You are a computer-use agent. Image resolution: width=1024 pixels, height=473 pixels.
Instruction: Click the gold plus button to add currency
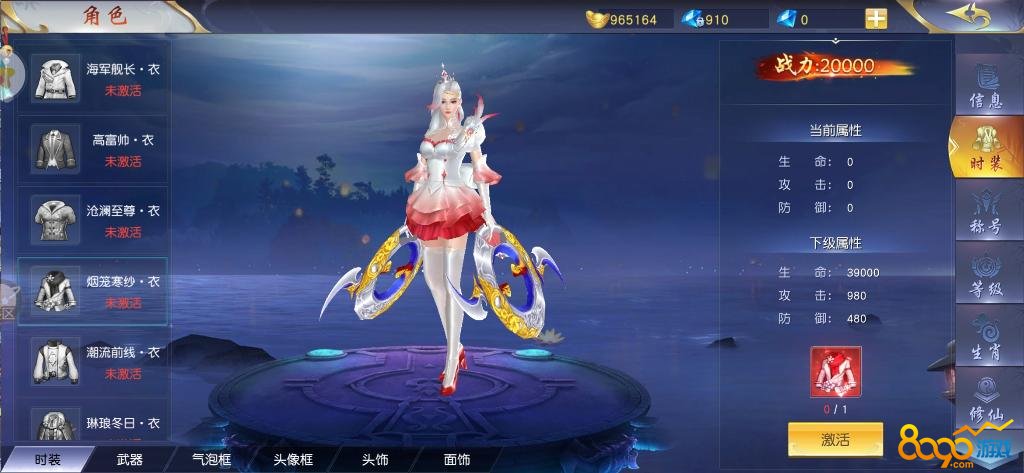pos(876,19)
